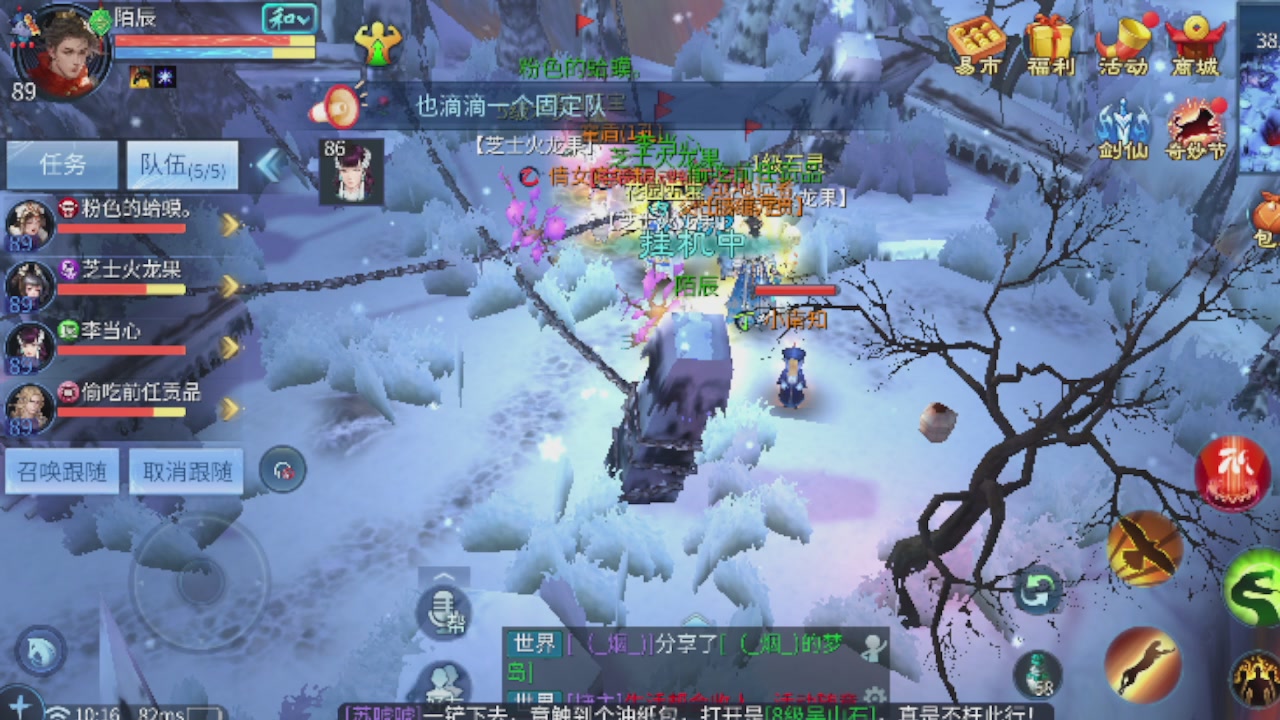Switch to the 任务 tab

pyautogui.click(x=62, y=164)
